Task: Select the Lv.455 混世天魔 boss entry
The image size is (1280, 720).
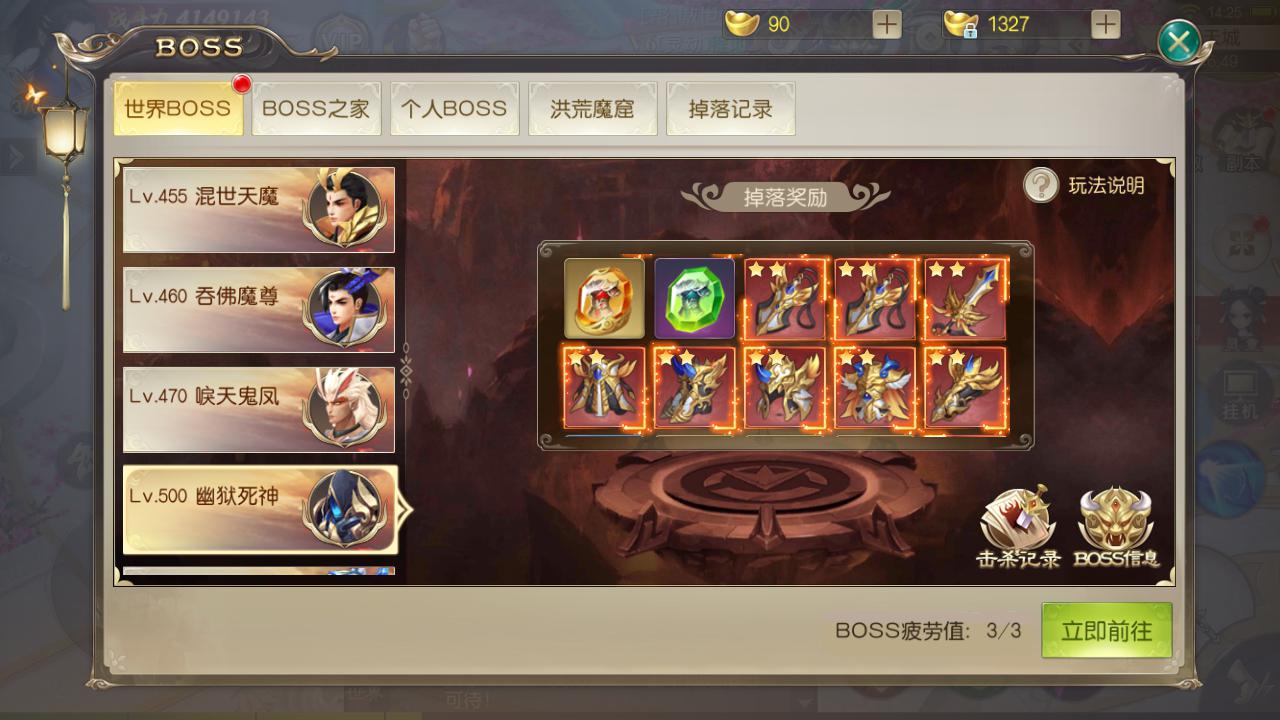Action: 258,209
